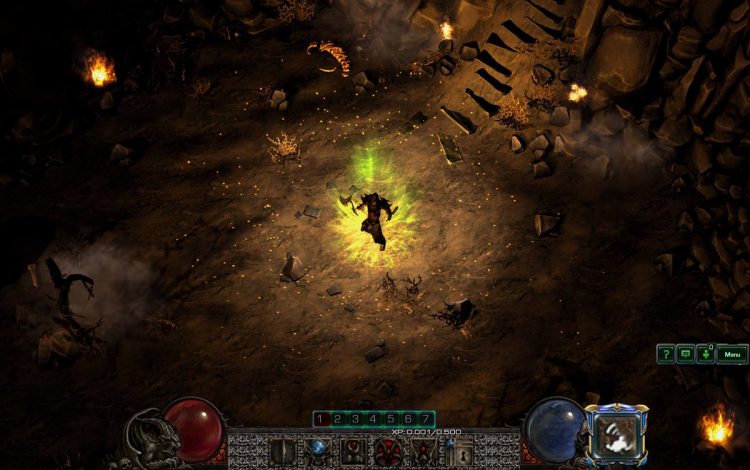Select group number 6 tab

click(408, 418)
